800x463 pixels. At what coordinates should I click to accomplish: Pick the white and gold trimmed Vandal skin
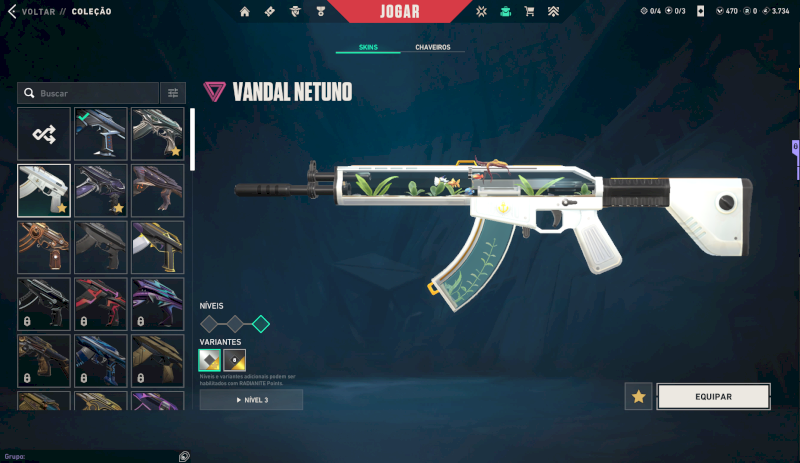tap(158, 247)
